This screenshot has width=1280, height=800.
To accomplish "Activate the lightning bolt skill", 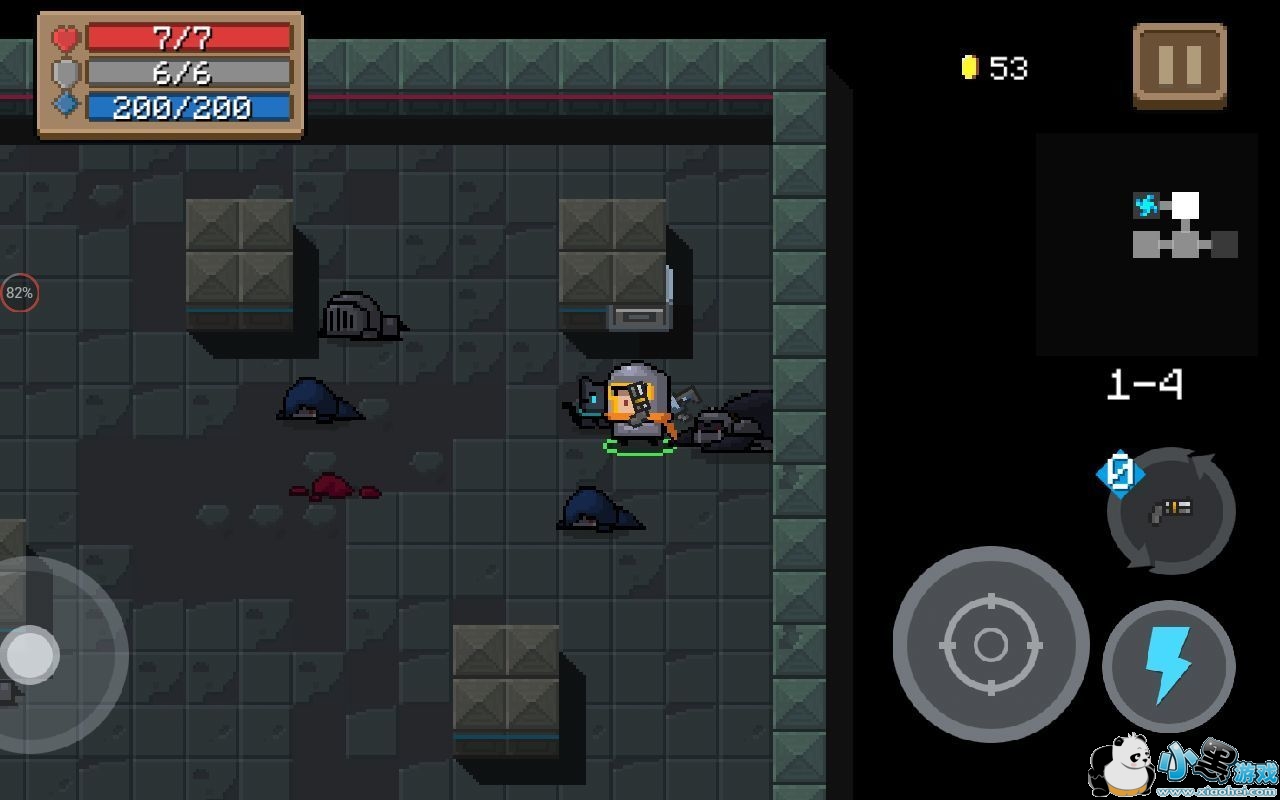I will click(x=1168, y=665).
